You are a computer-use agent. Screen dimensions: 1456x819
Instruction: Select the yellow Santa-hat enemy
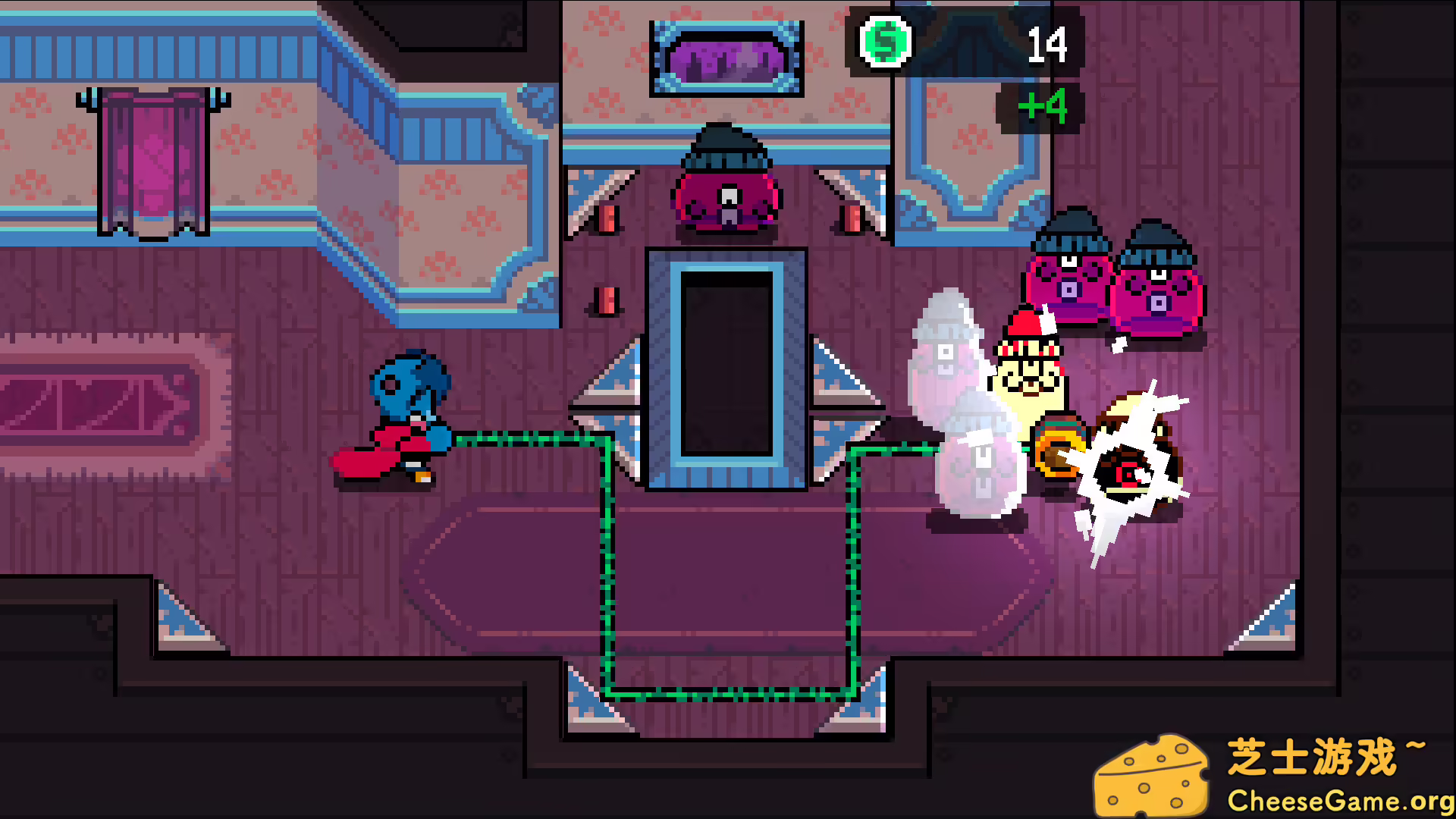pos(1031,379)
